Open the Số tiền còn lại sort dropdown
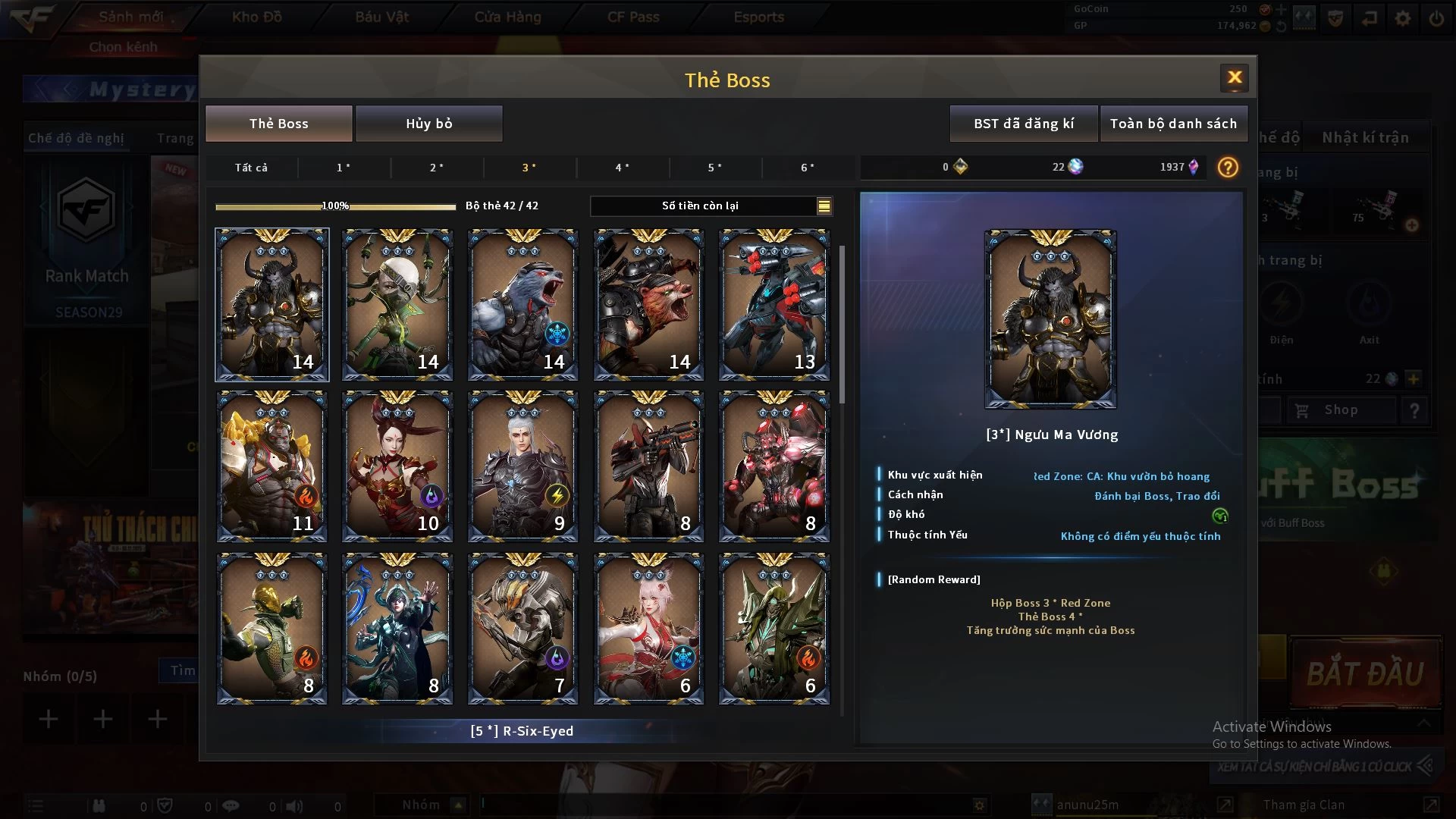The image size is (1456, 819). click(x=824, y=206)
